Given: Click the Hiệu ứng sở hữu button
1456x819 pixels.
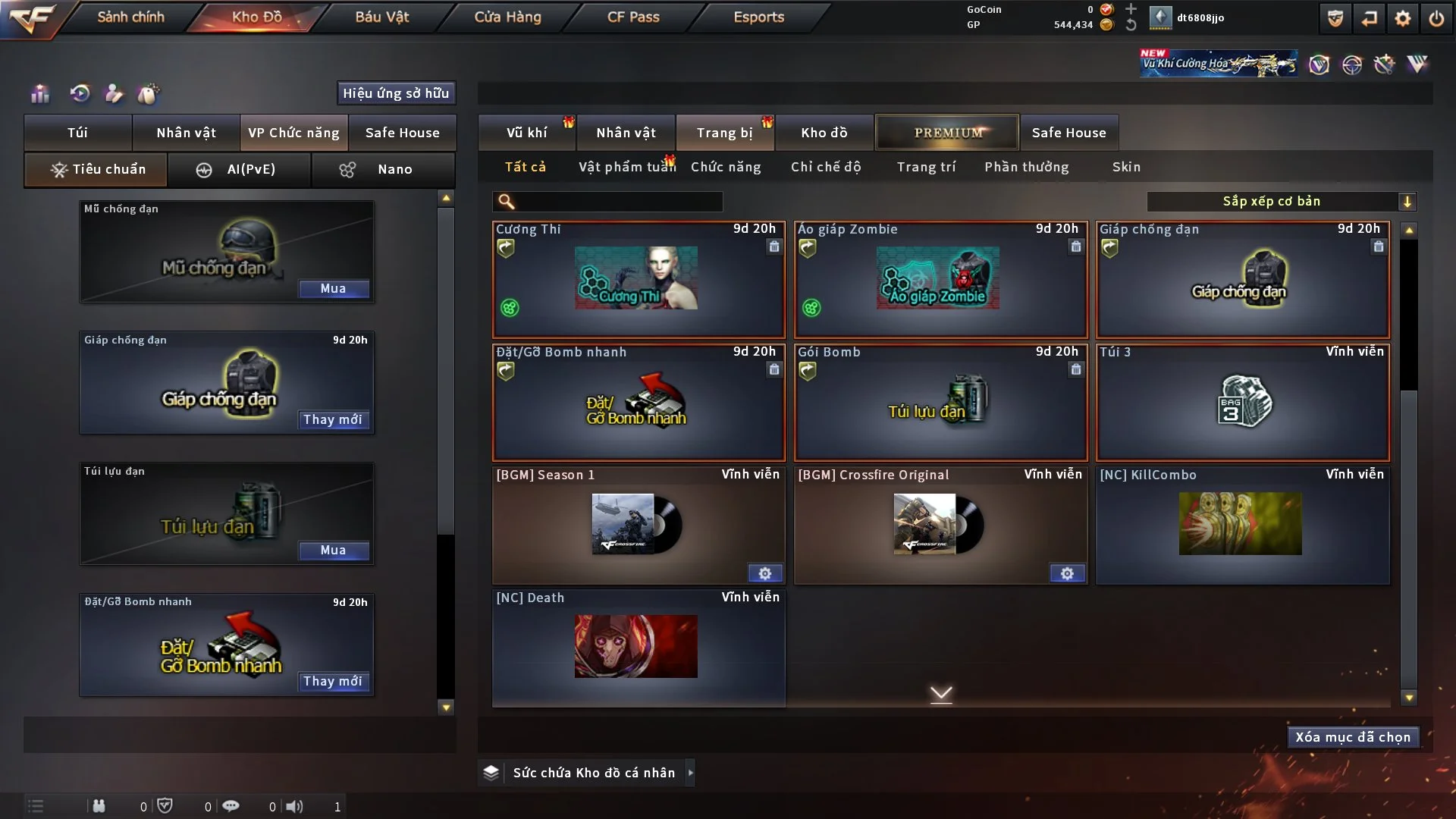Looking at the screenshot, I should [396, 93].
